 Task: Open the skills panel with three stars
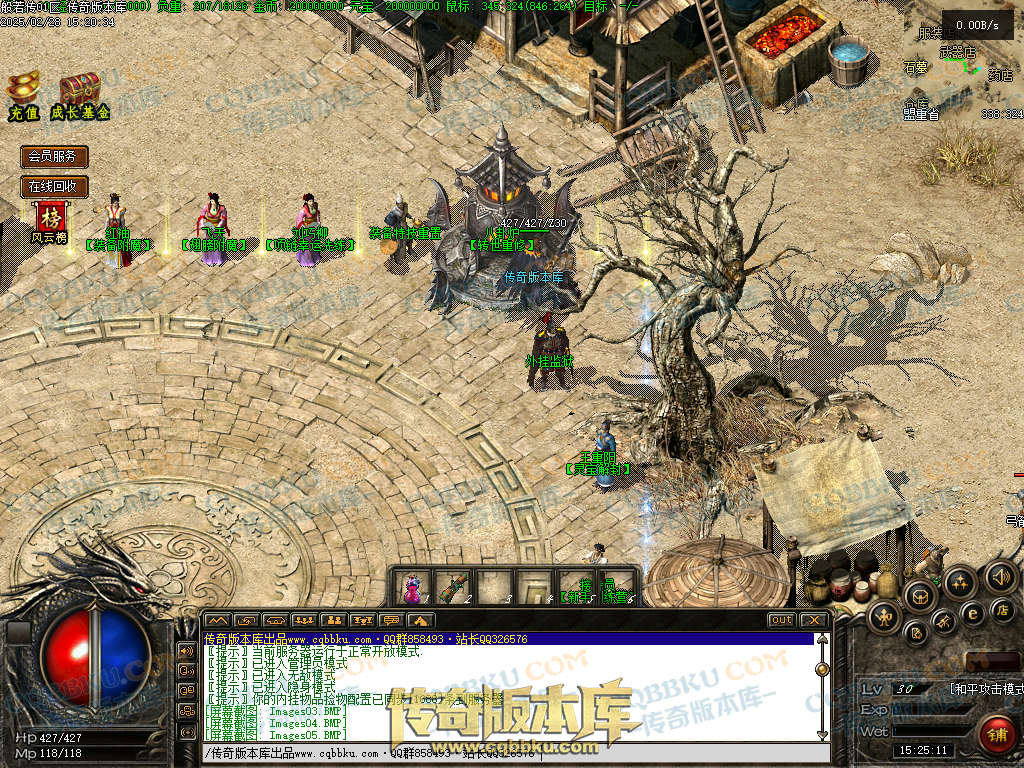pos(959,581)
